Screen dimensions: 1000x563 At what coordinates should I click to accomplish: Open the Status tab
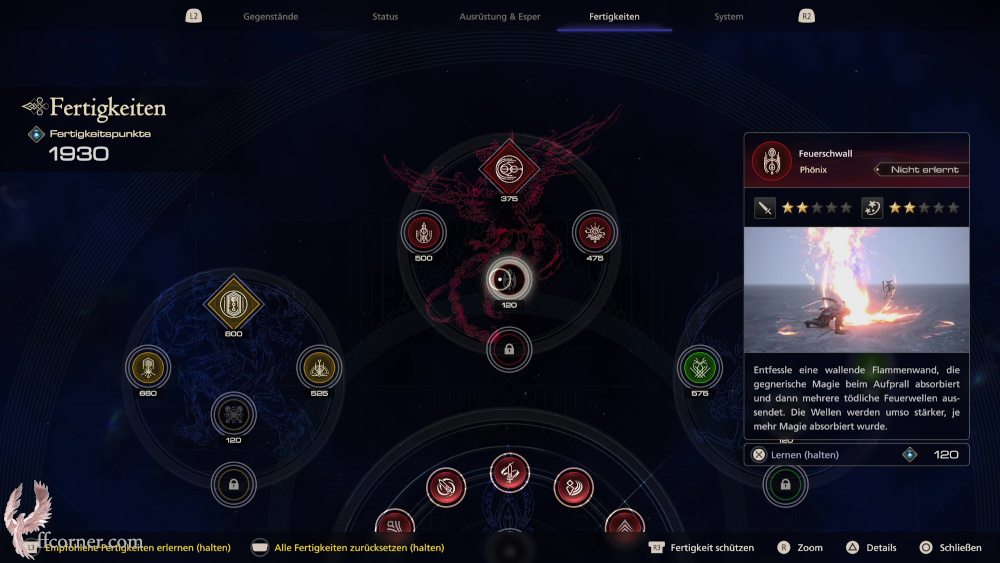tap(385, 17)
